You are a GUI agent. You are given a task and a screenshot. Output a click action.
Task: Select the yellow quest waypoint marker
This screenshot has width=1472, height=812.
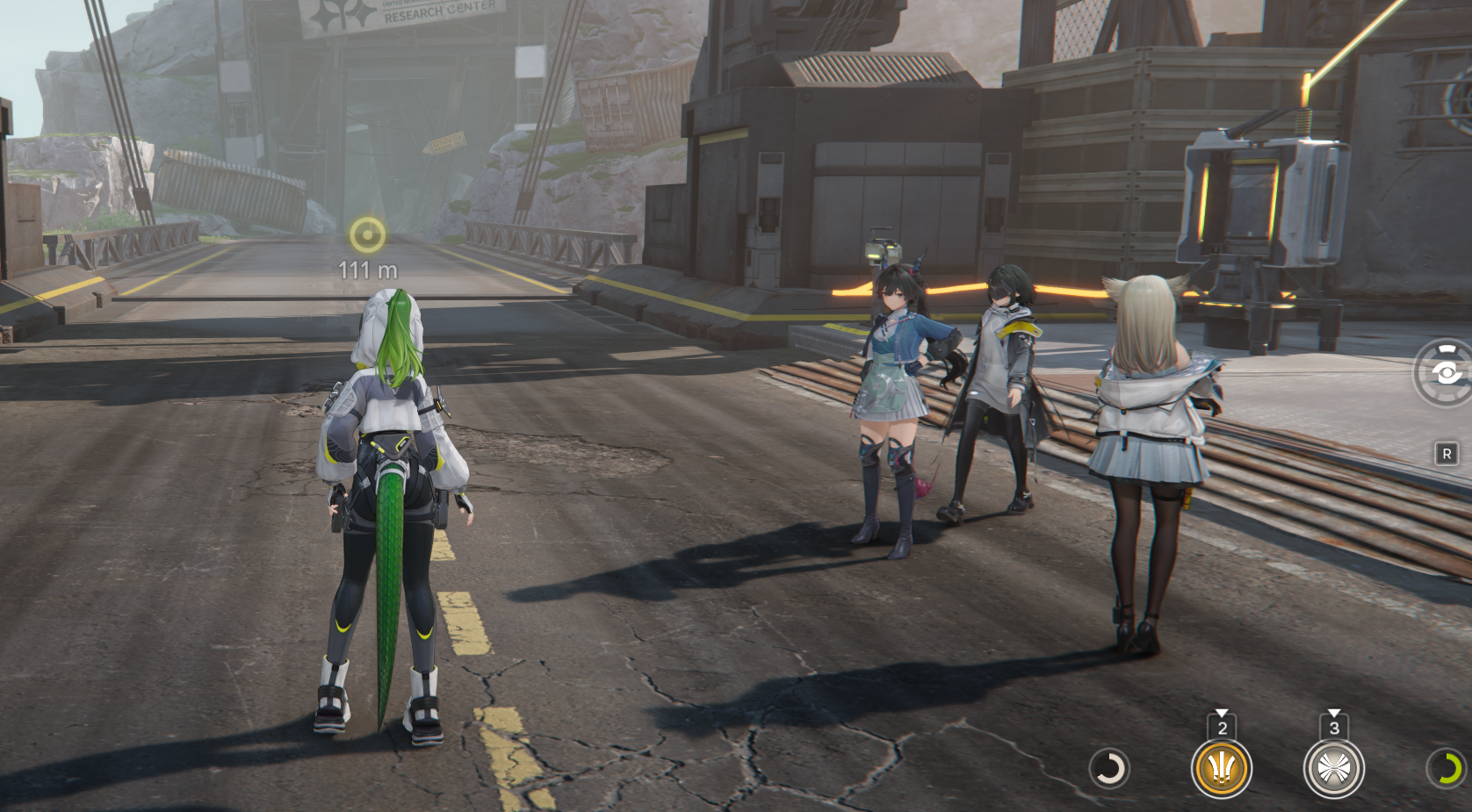[x=367, y=235]
